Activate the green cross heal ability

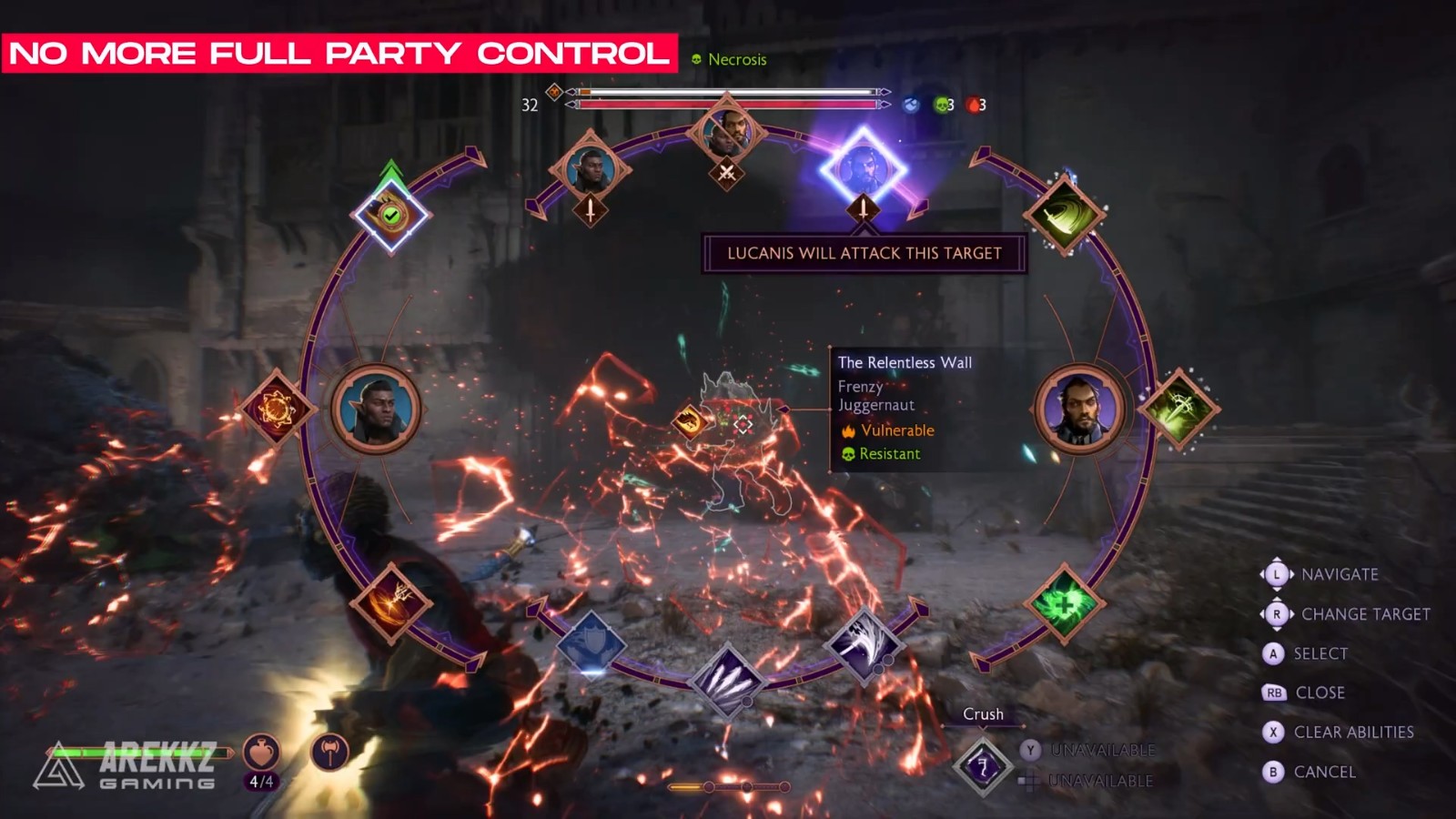click(1064, 602)
